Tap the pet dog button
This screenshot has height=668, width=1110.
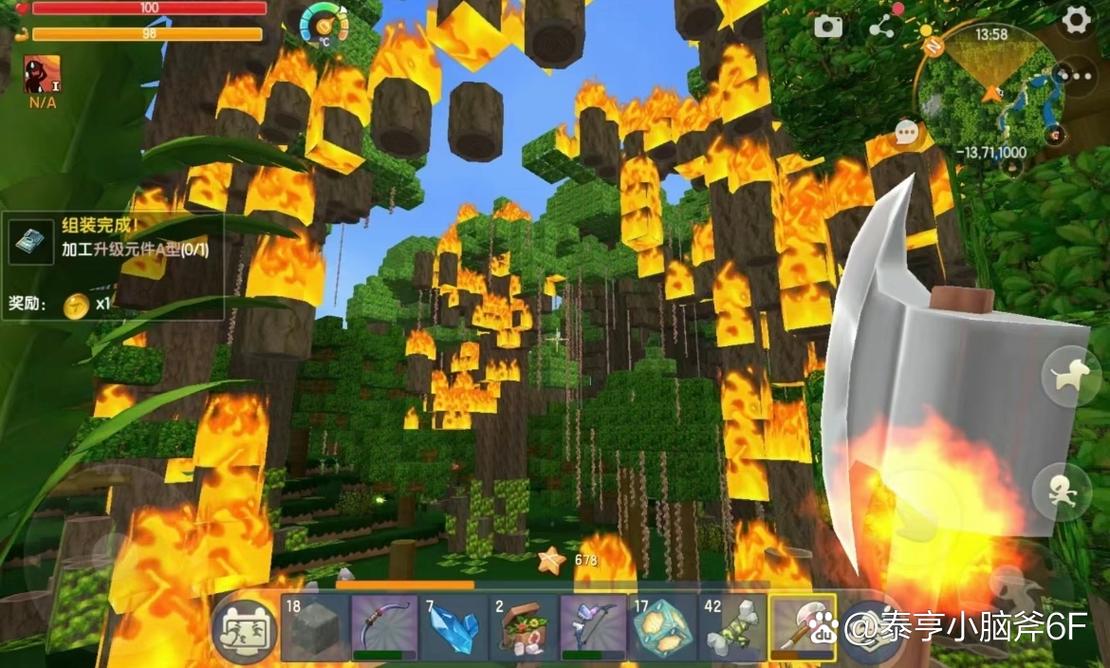(x=1070, y=376)
